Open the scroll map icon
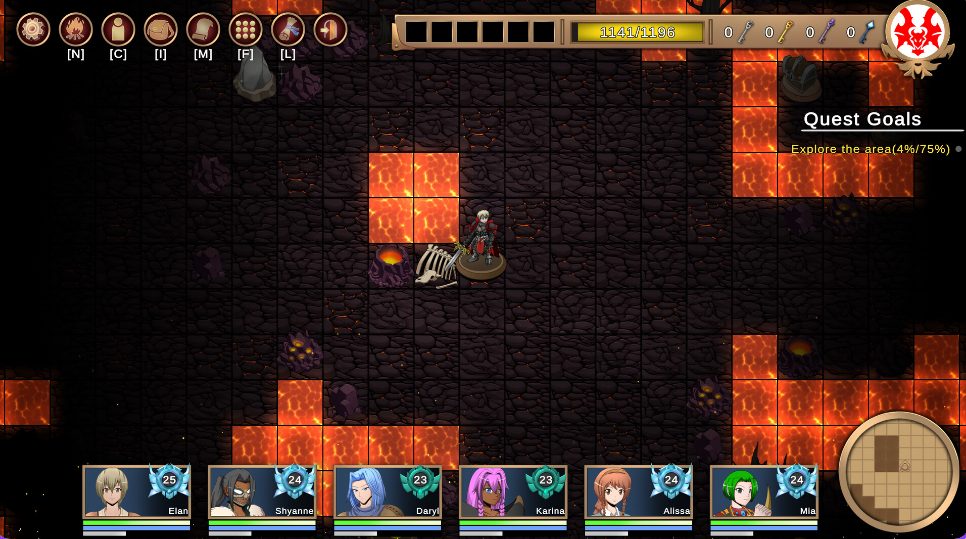Screen dimensions: 966x539 [203, 29]
